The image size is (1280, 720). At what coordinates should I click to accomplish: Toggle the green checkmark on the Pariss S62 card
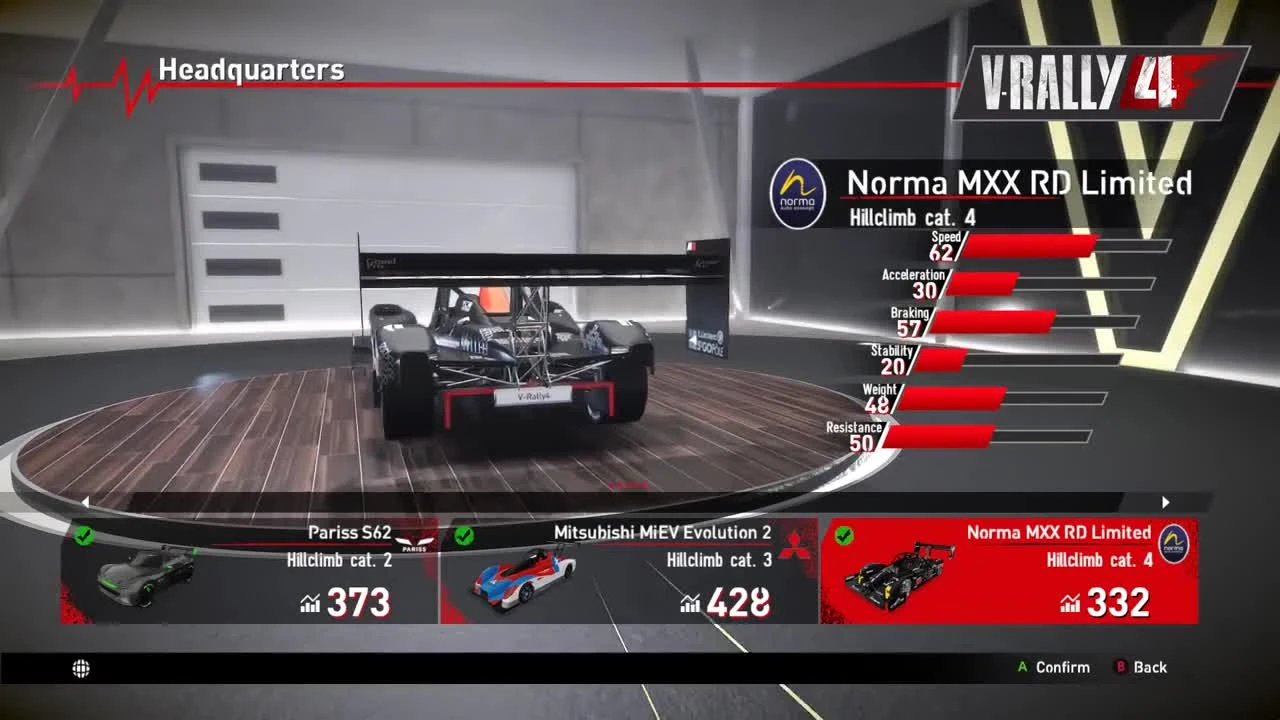(84, 537)
